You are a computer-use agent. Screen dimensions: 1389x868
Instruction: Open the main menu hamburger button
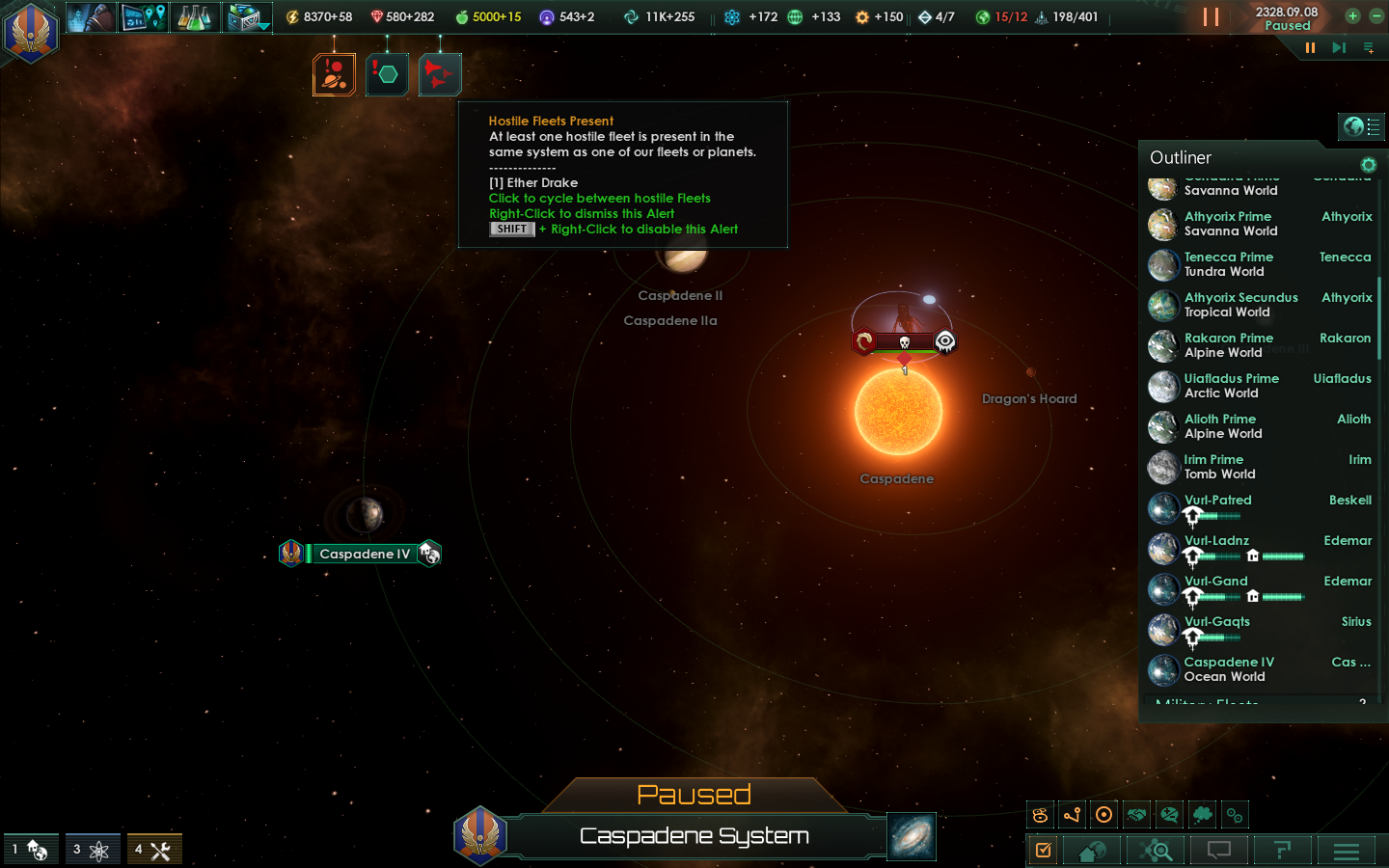pos(1346,851)
